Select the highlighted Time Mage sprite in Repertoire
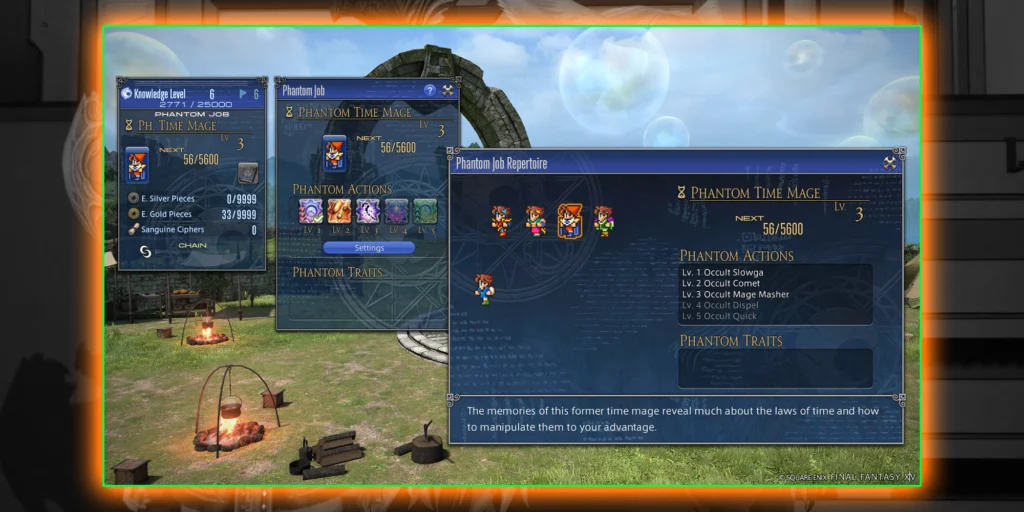The width and height of the screenshot is (1024, 512). pos(570,220)
